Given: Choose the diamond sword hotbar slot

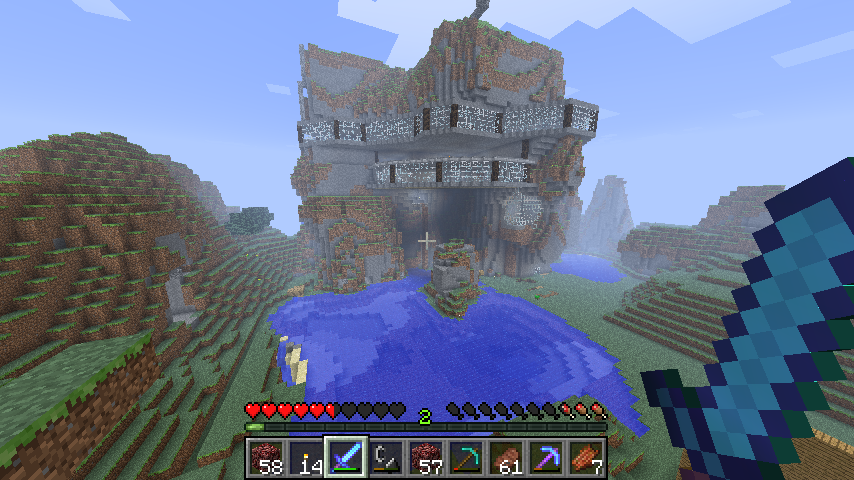Looking at the screenshot, I should [346, 457].
